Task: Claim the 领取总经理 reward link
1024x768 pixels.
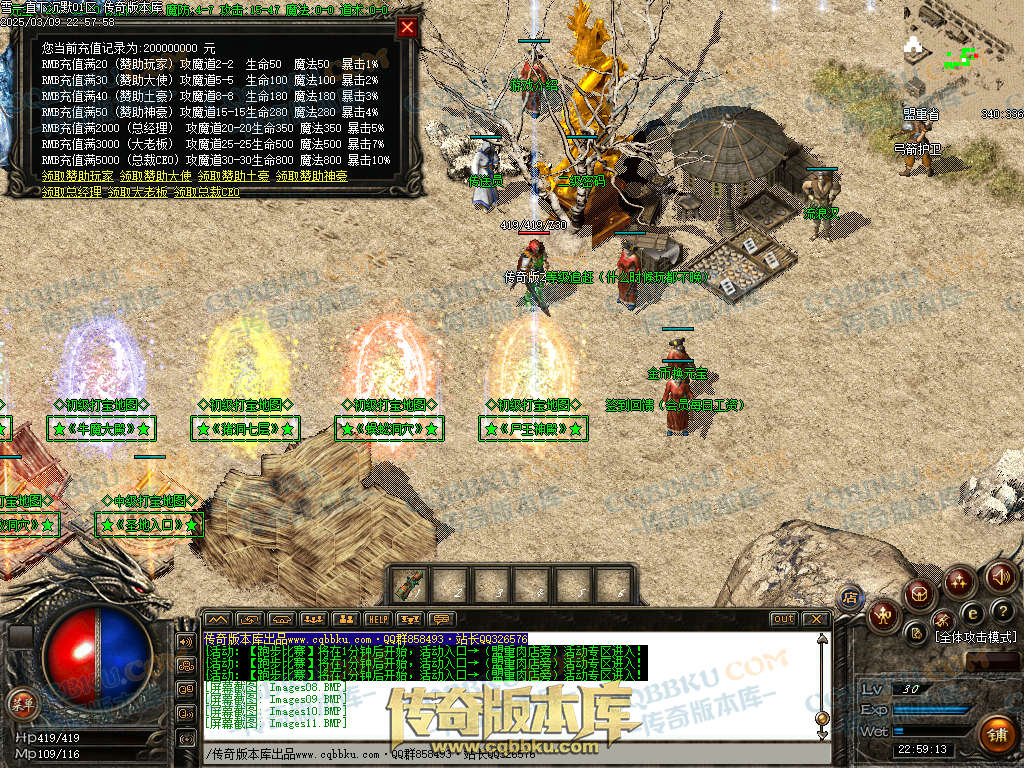Action: point(71,191)
